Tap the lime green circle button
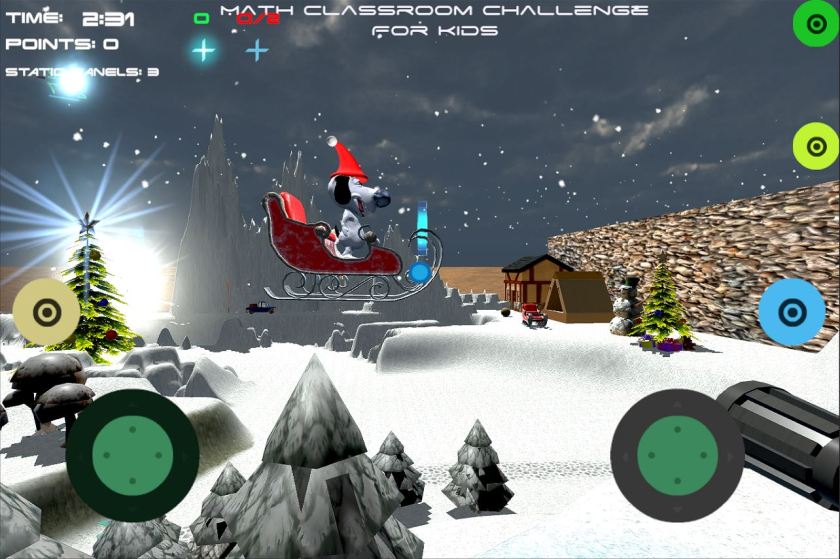This screenshot has width=840, height=559. (x=816, y=147)
